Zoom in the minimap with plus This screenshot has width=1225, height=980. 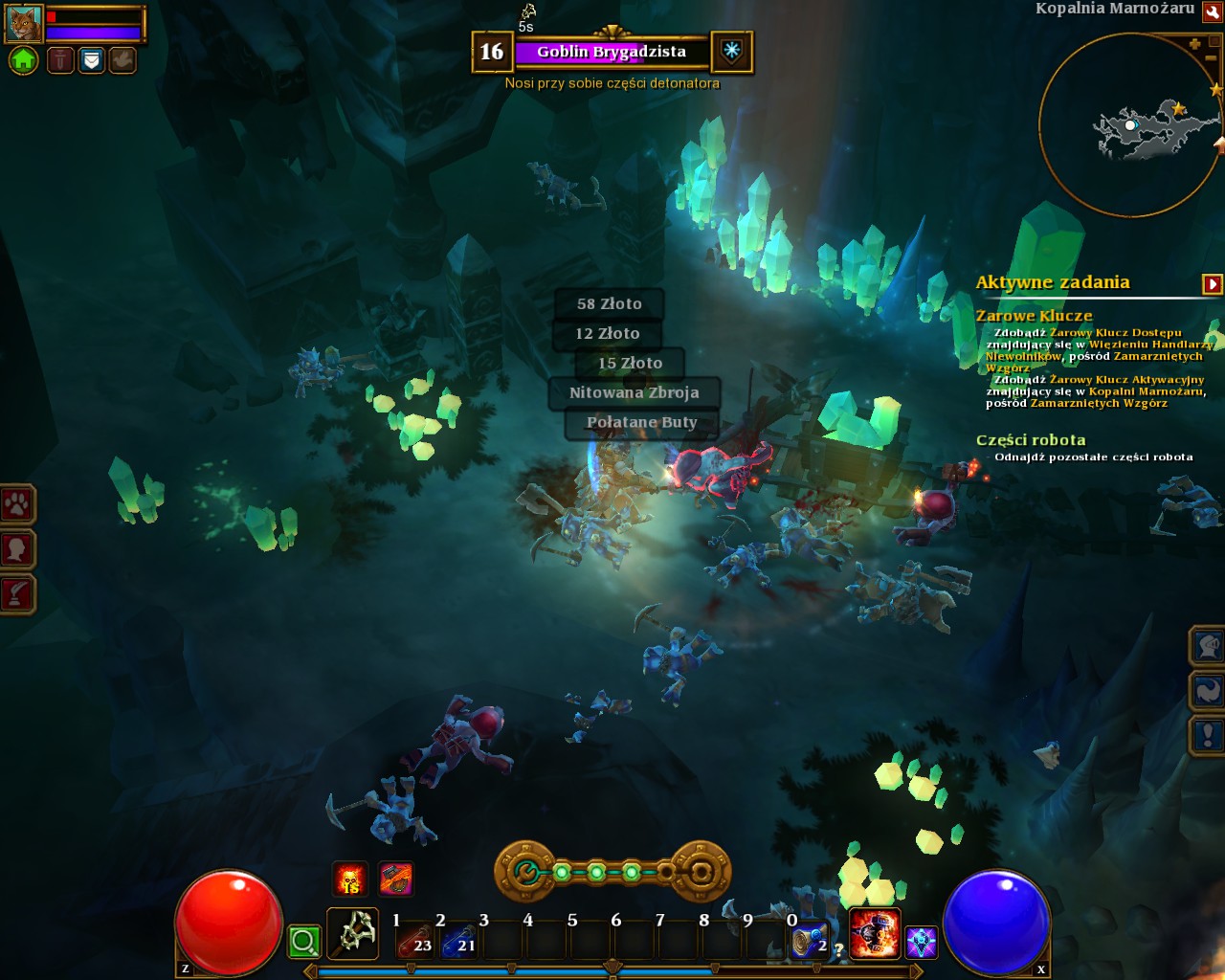click(1194, 44)
